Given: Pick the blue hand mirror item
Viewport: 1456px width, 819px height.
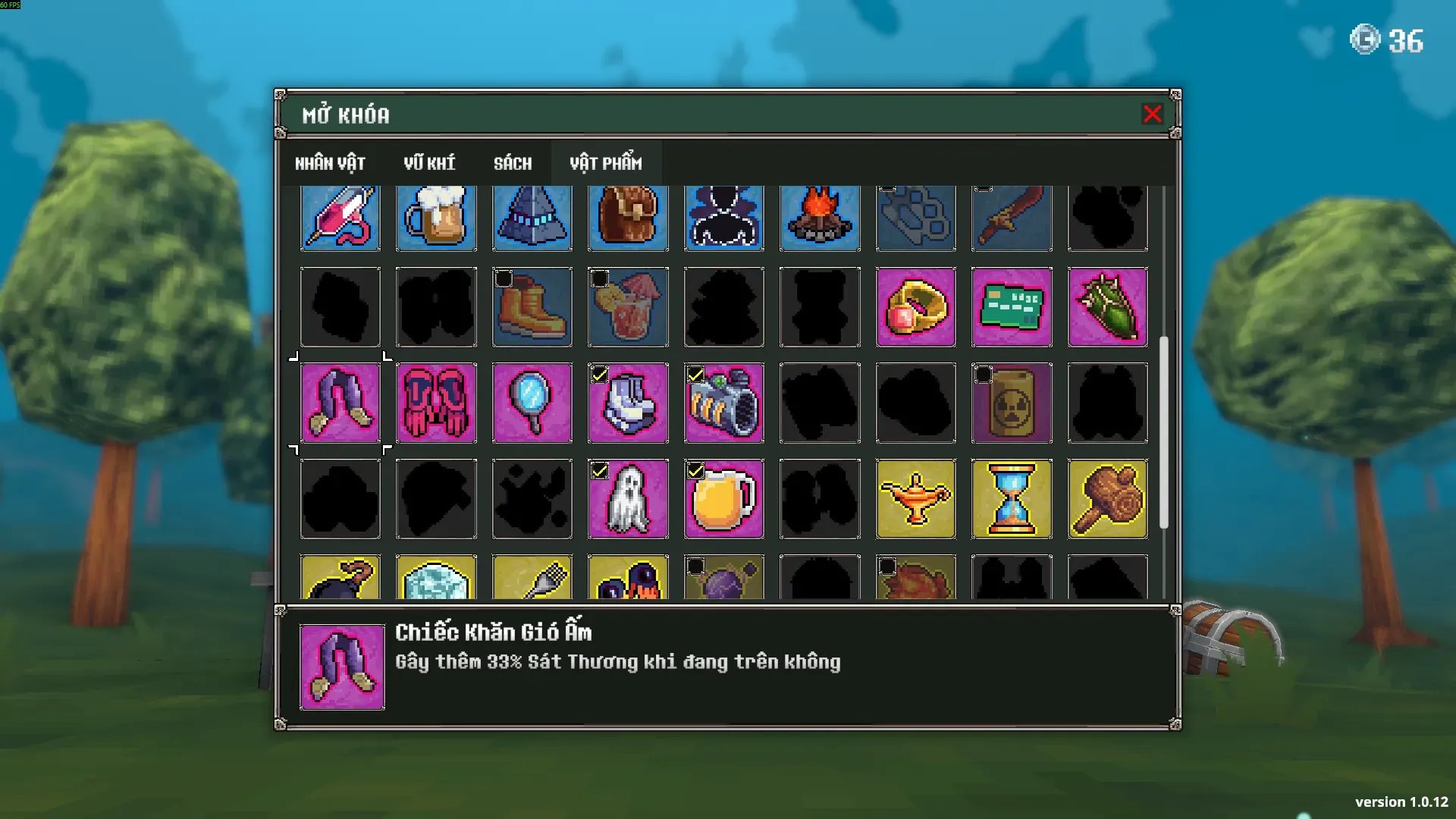Looking at the screenshot, I should coord(532,403).
